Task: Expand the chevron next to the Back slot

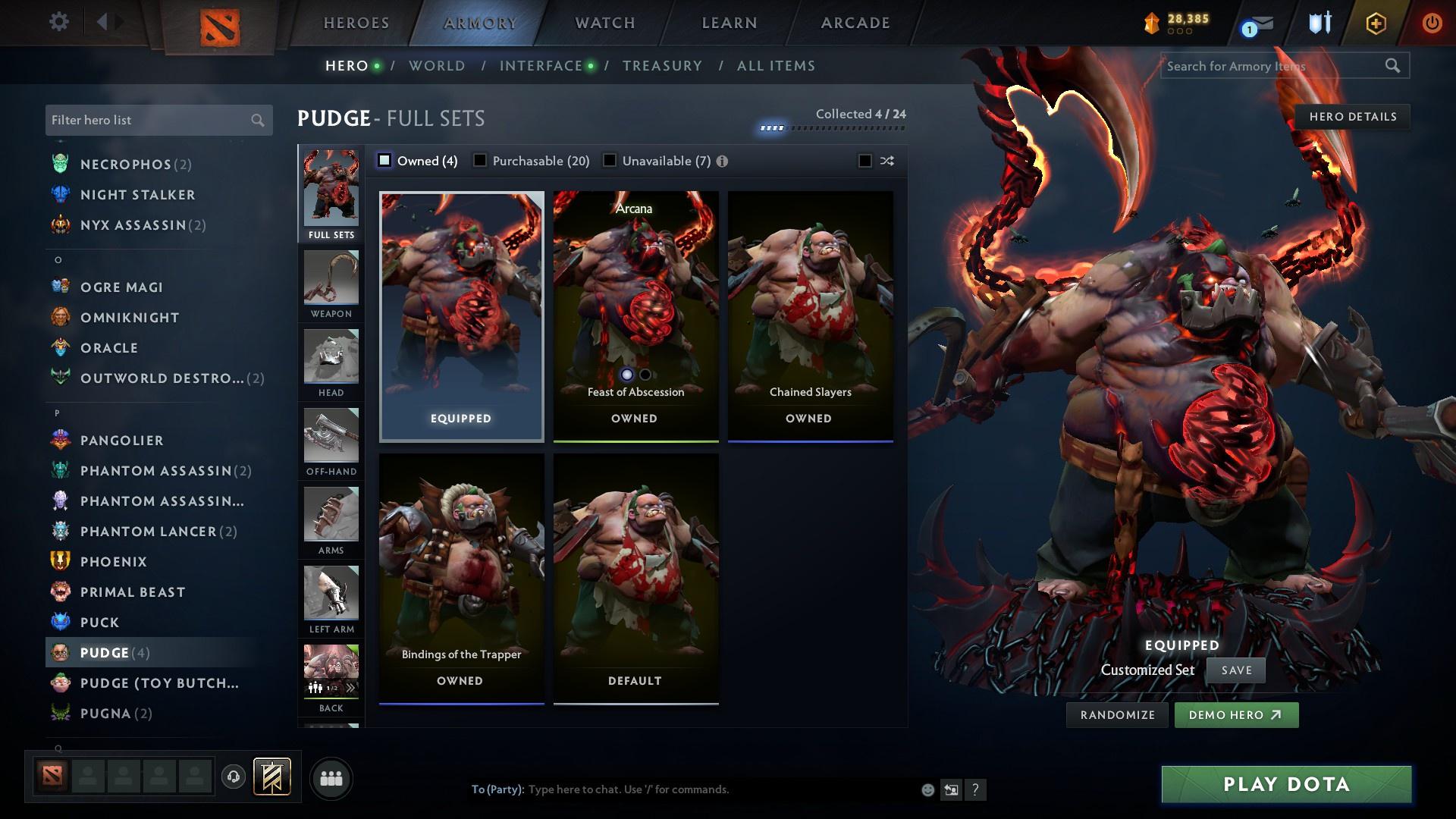Action: click(350, 687)
